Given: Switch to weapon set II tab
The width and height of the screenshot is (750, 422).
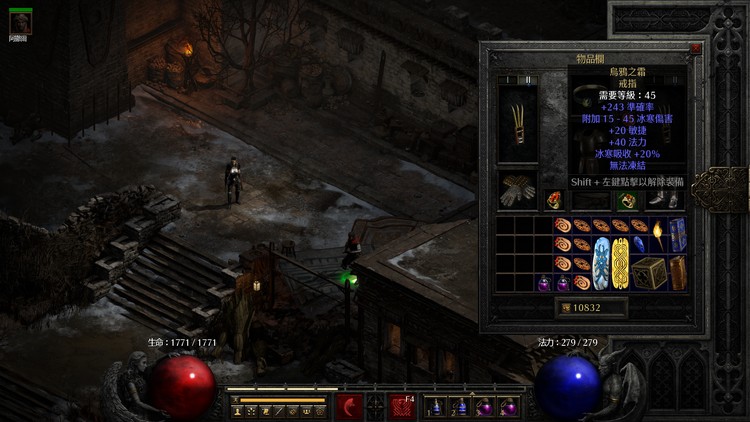Looking at the screenshot, I should tap(529, 80).
